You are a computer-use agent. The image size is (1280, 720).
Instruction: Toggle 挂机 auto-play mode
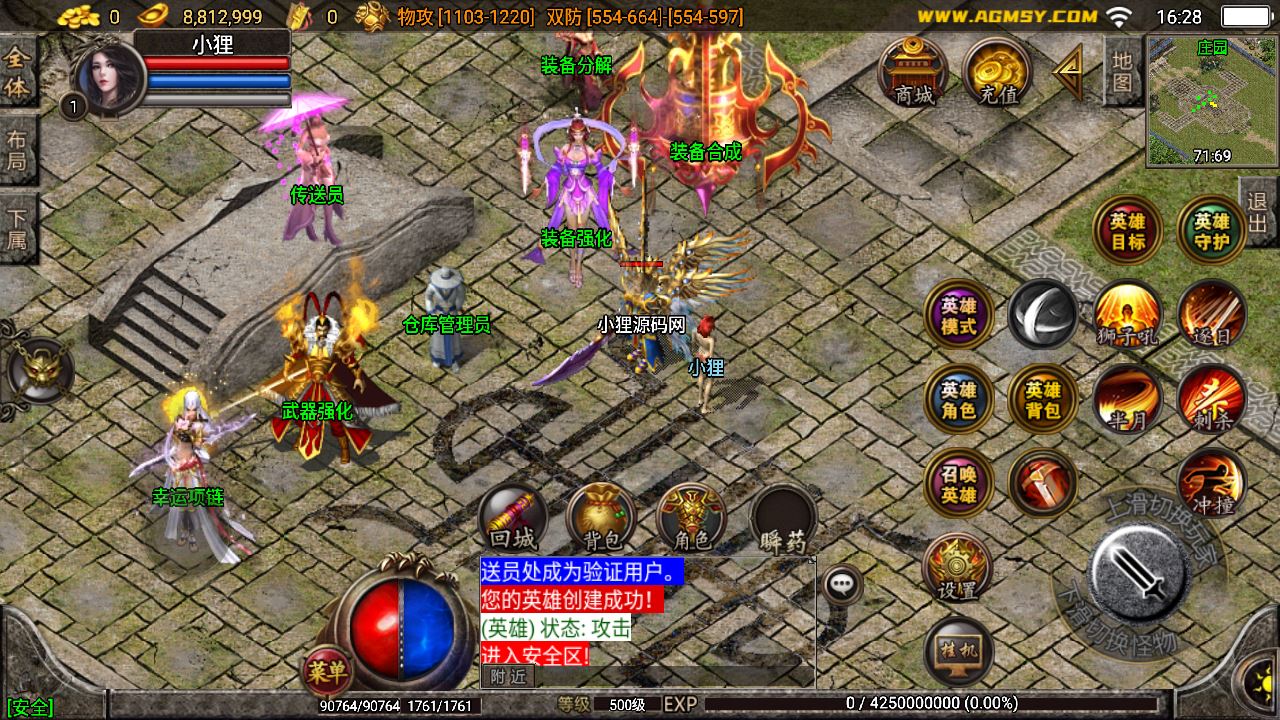pyautogui.click(x=961, y=651)
